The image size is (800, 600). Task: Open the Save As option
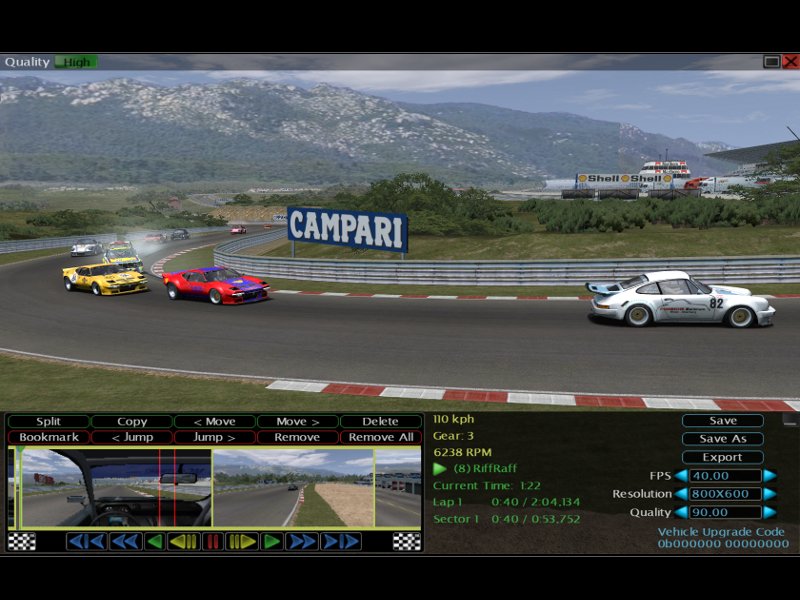(x=722, y=439)
